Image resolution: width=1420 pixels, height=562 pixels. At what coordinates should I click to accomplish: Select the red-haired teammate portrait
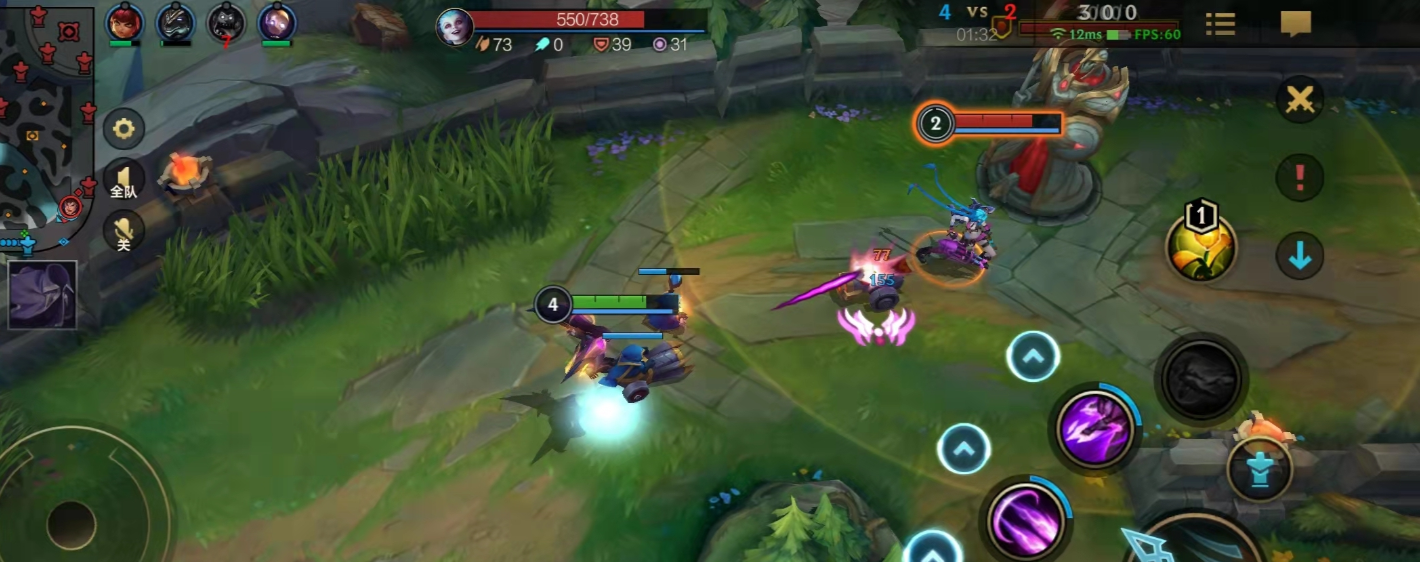point(125,22)
